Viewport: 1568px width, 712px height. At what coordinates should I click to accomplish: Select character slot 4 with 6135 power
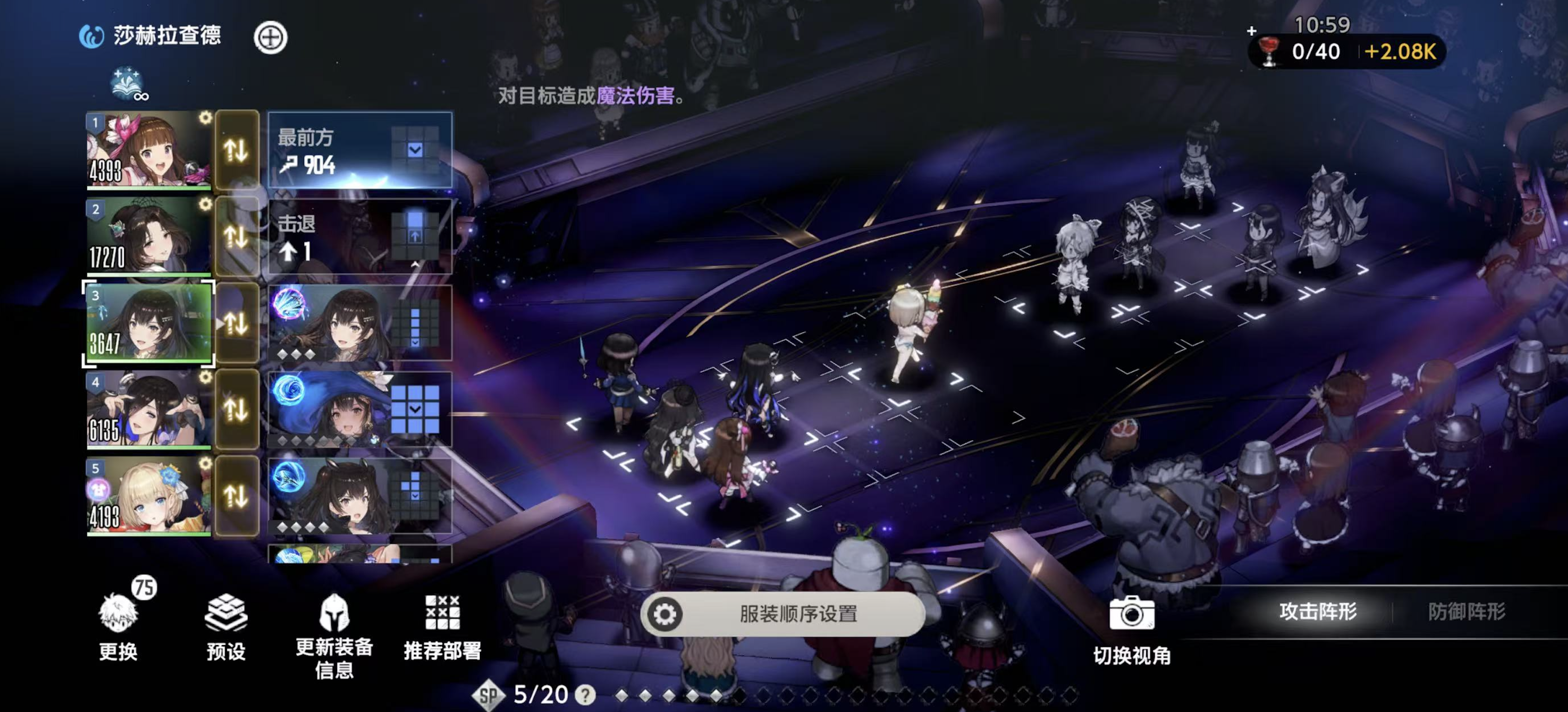(x=148, y=409)
